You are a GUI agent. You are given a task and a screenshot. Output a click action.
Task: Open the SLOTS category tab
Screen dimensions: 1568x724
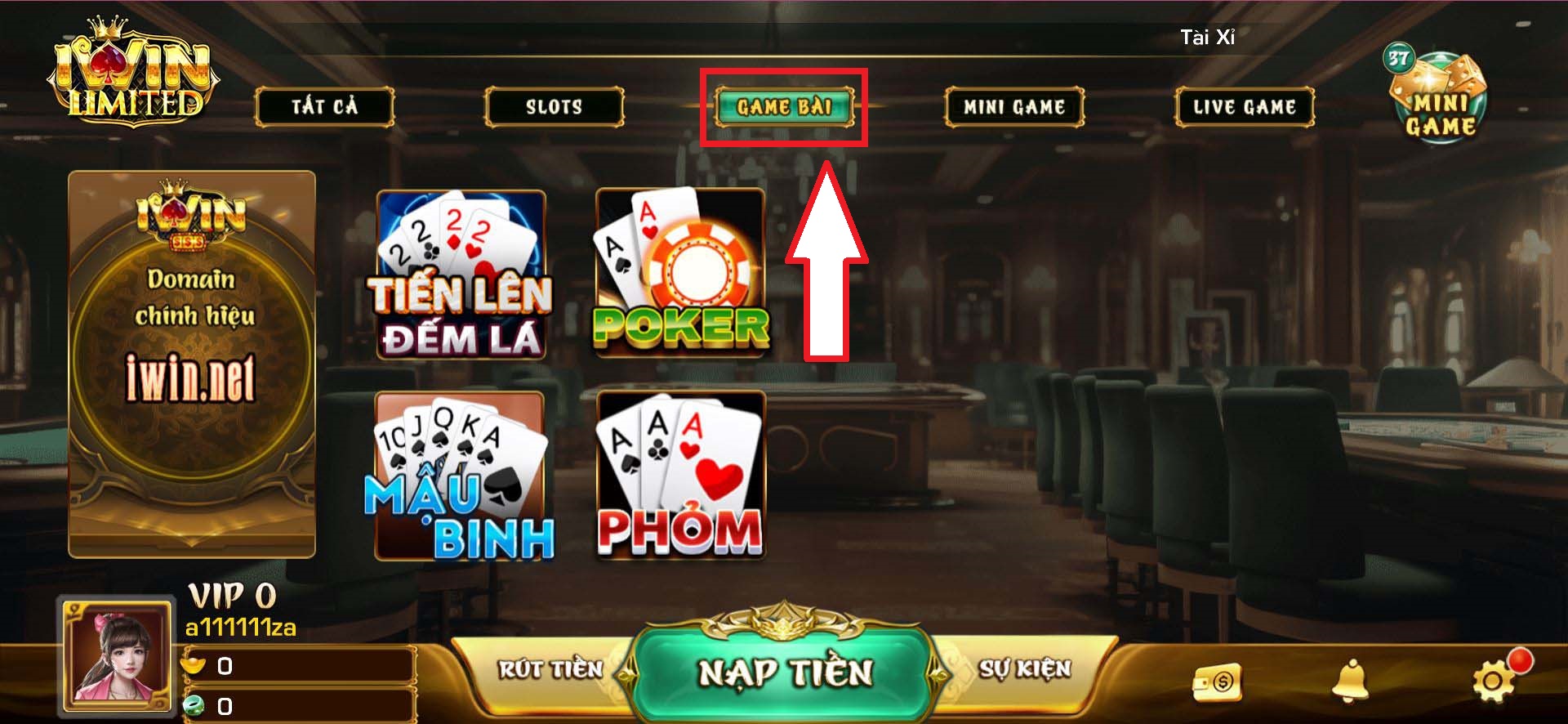[x=554, y=105]
